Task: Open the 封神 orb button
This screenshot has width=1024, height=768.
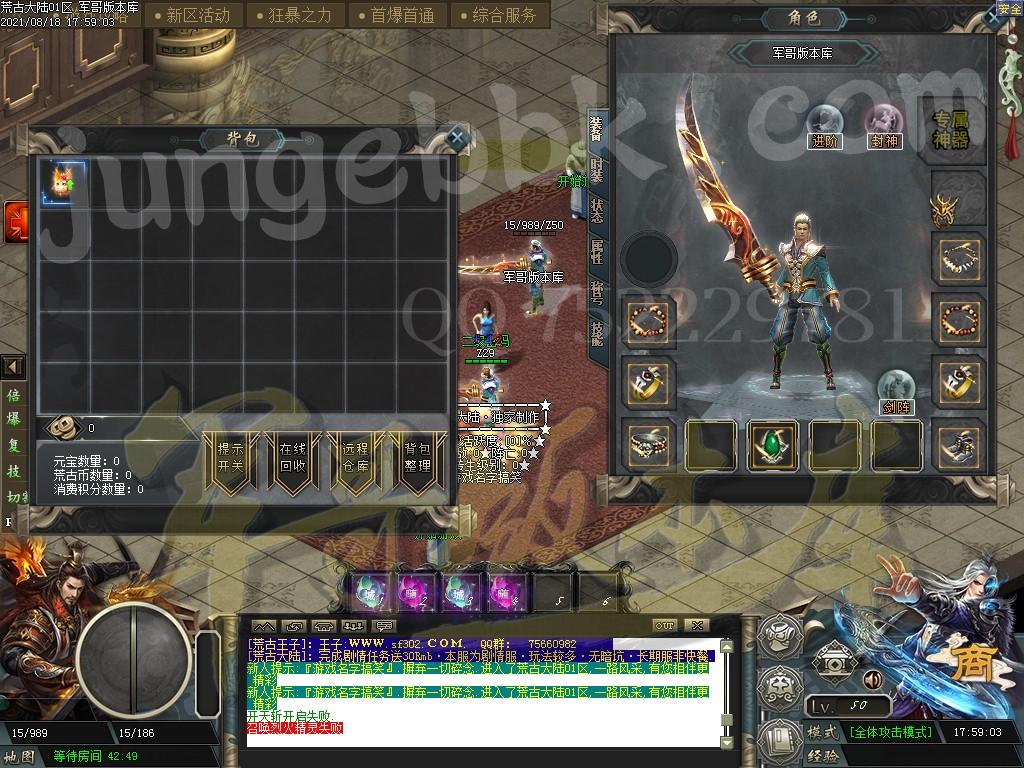Action: click(x=884, y=125)
